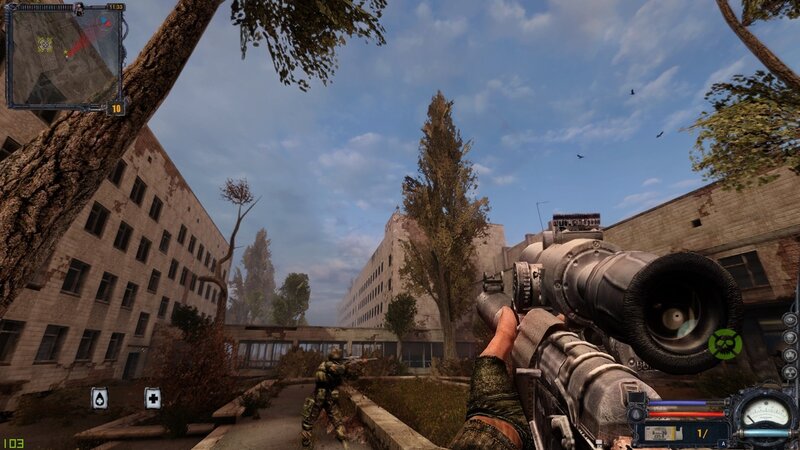Image resolution: width=800 pixels, height=450 pixels.
Task: Select the ammo type cartridge icon
Action: [659, 433]
